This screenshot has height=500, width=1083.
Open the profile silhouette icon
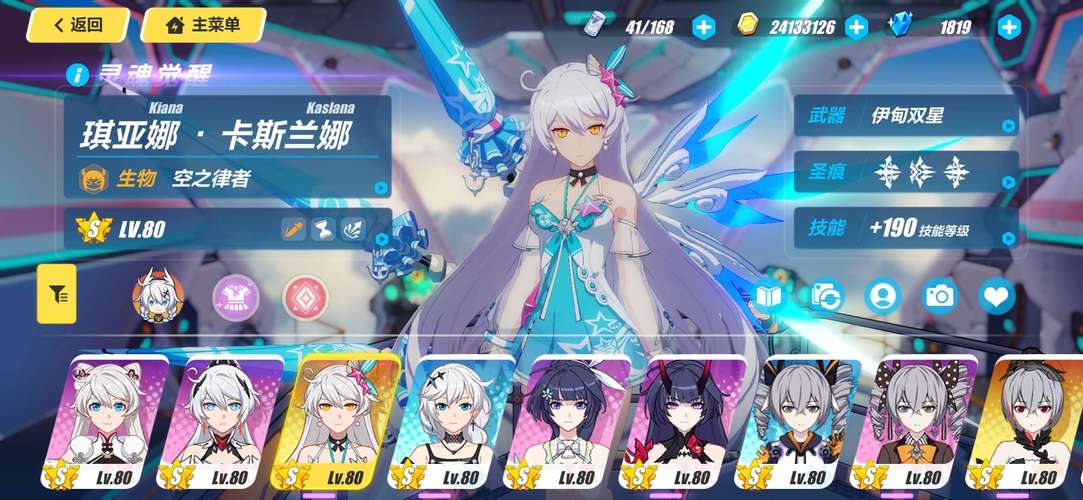pos(883,295)
